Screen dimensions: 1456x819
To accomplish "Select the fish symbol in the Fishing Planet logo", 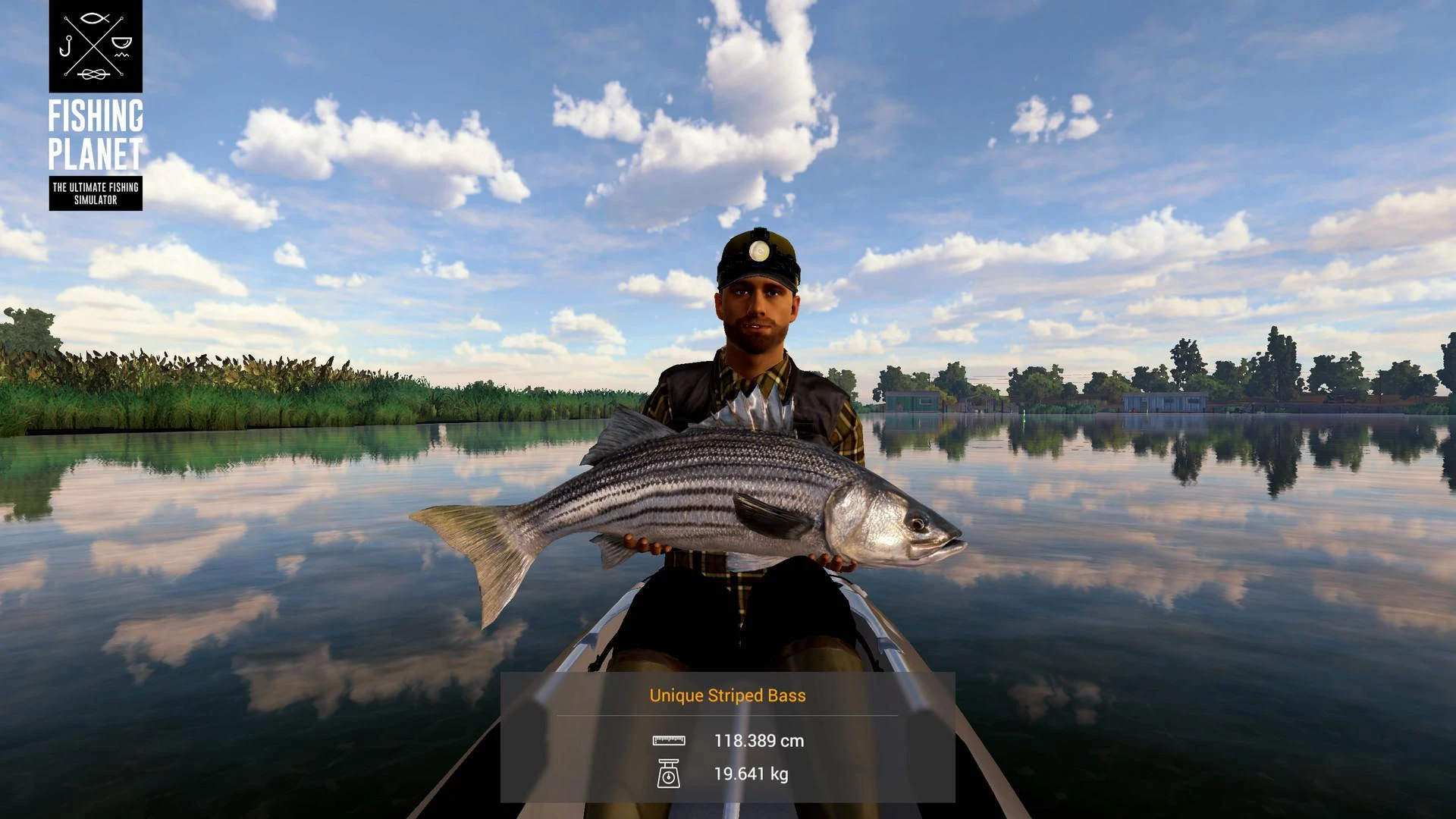I will 93,18.
